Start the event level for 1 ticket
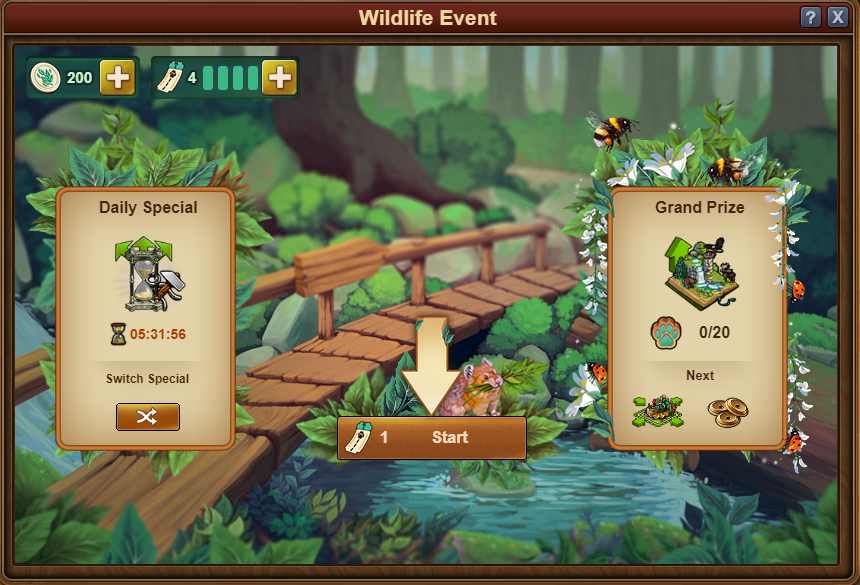This screenshot has height=585, width=860. pos(432,438)
